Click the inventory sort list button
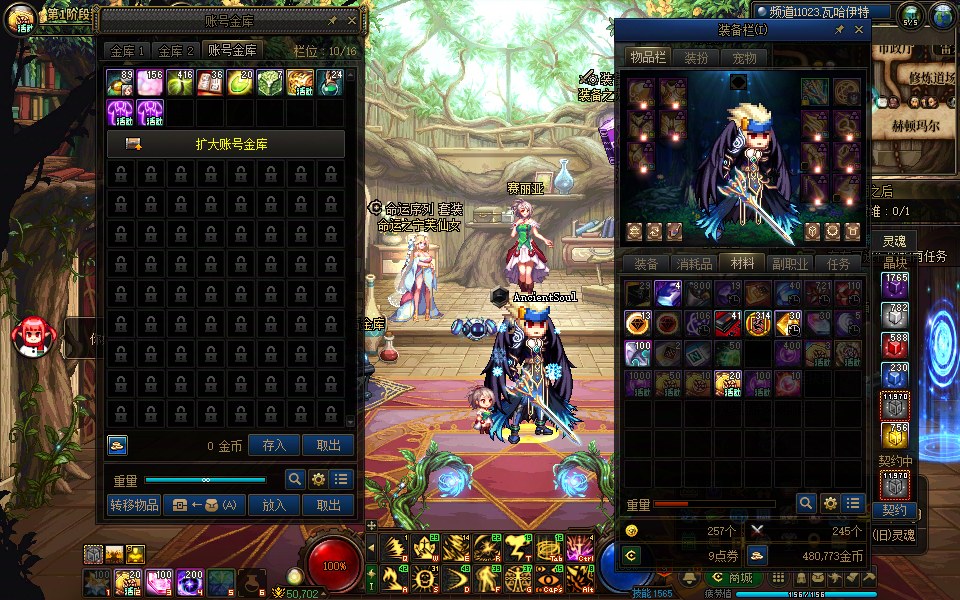This screenshot has height=600, width=960. (x=852, y=503)
